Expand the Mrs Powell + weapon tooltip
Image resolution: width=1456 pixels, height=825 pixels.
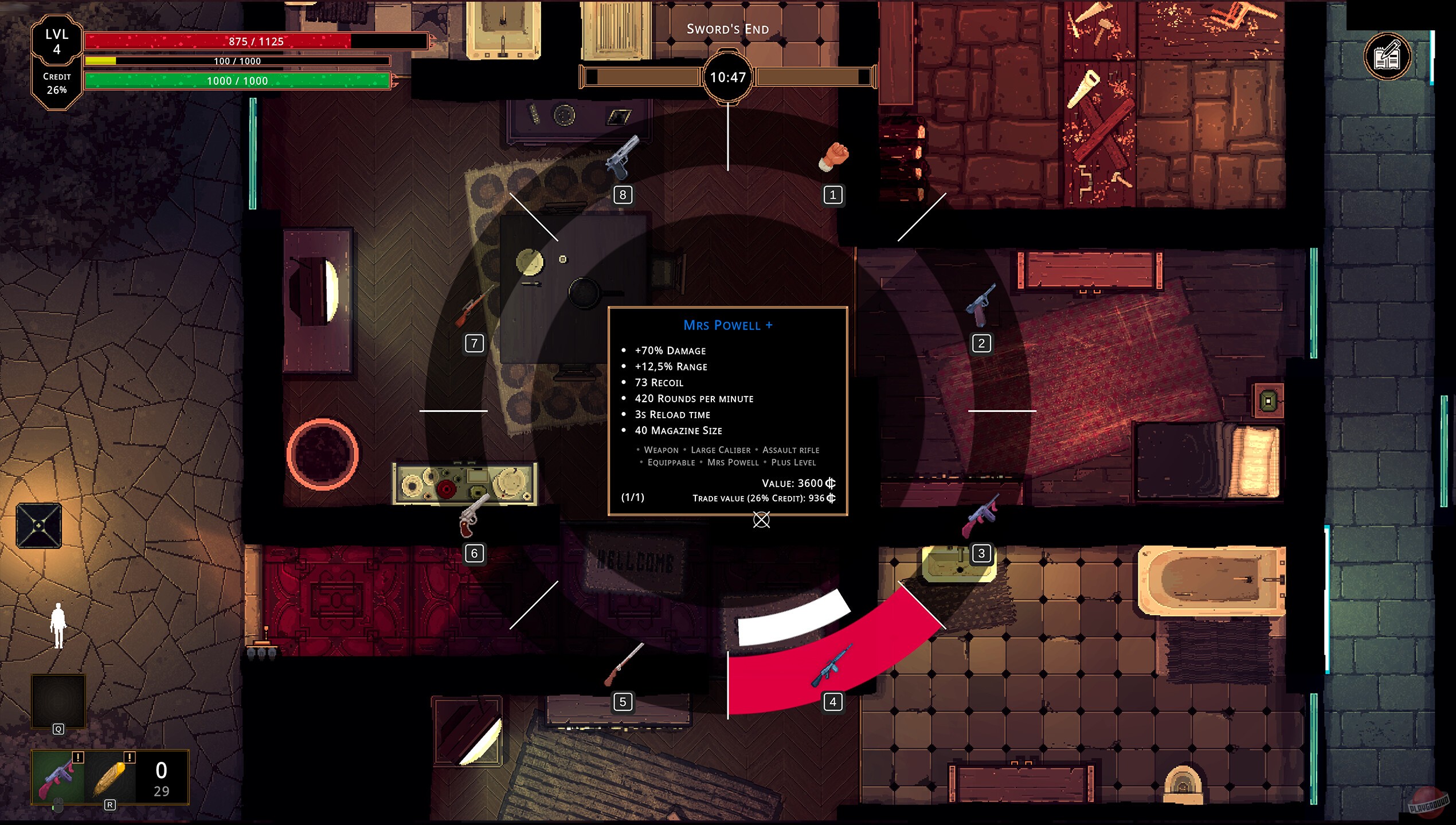727,325
